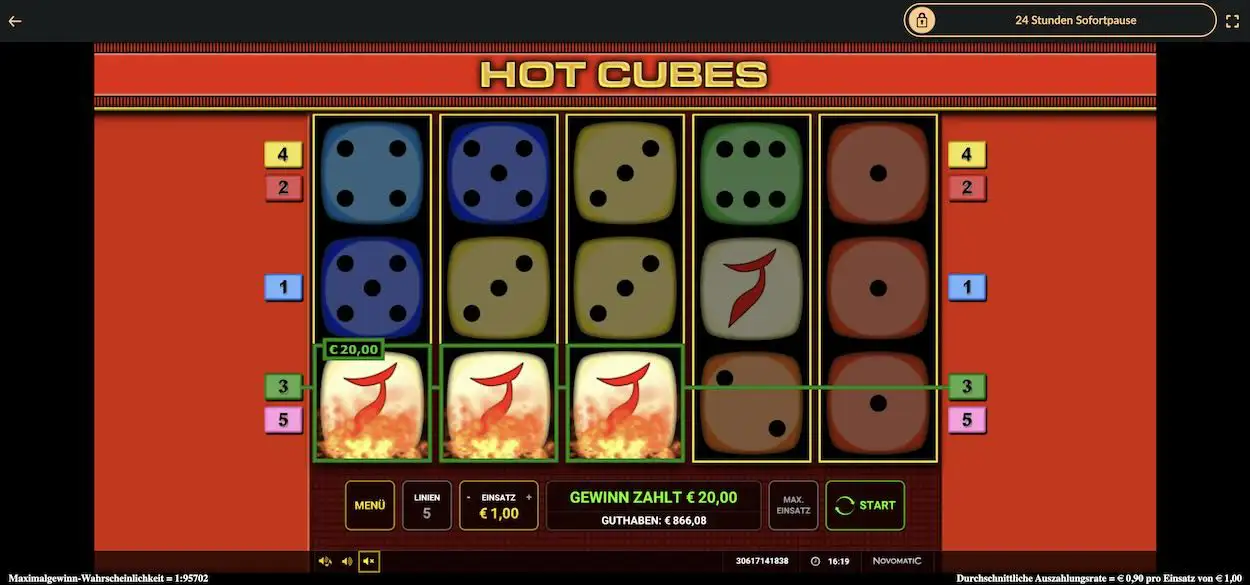Click the green line 3 marker on left
This screenshot has width=1250, height=585.
283,387
